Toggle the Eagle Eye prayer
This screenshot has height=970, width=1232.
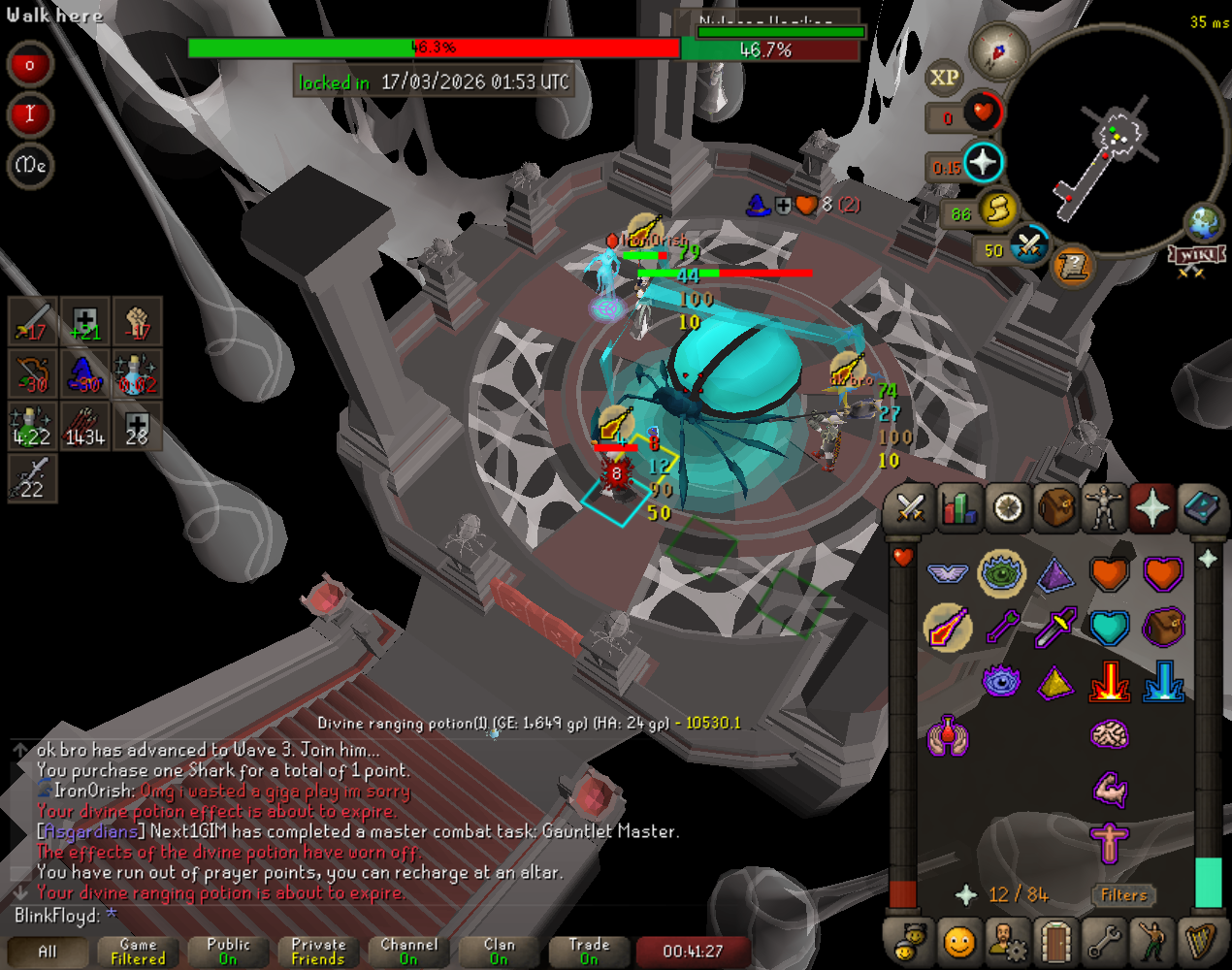pos(1001,573)
